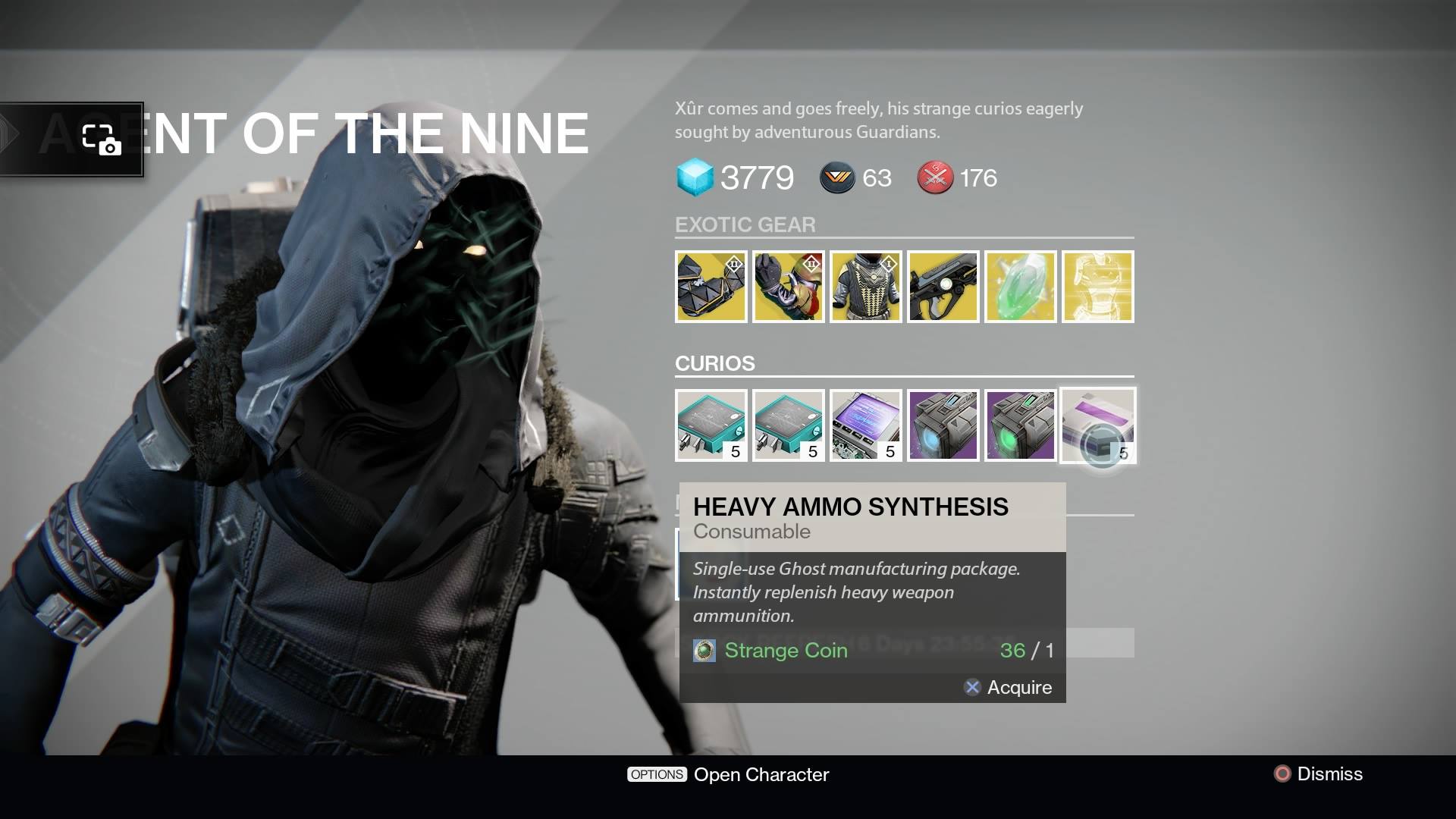Image resolution: width=1456 pixels, height=819 pixels.
Task: Select the exotic auto rifle in Exotic Gear
Action: click(x=943, y=287)
